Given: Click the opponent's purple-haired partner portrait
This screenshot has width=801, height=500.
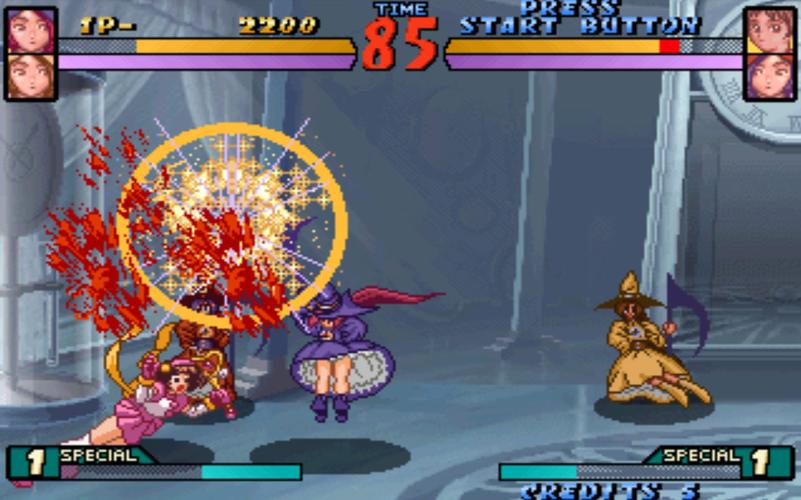Looking at the screenshot, I should (769, 76).
